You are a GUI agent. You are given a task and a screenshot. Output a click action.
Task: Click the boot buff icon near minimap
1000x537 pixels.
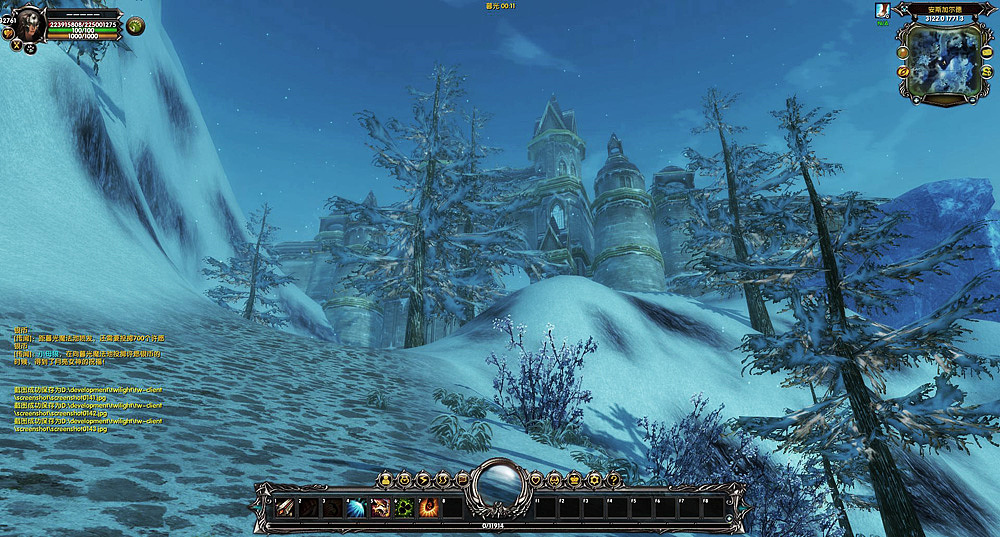coord(882,9)
